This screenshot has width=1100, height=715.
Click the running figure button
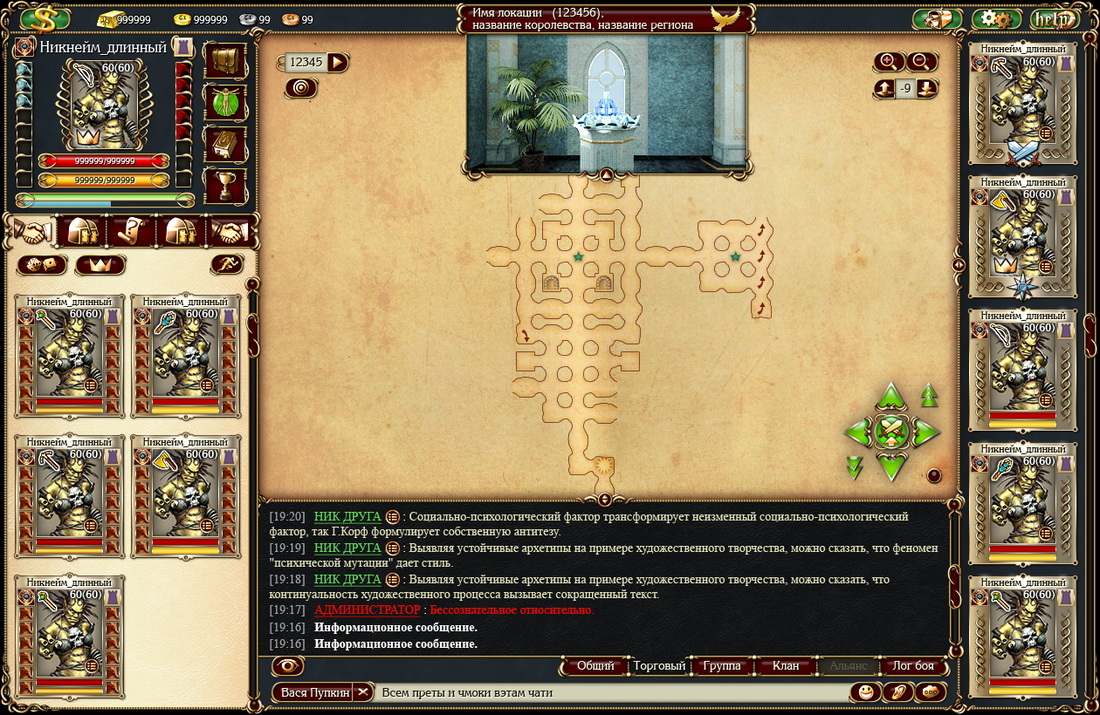pyautogui.click(x=227, y=265)
